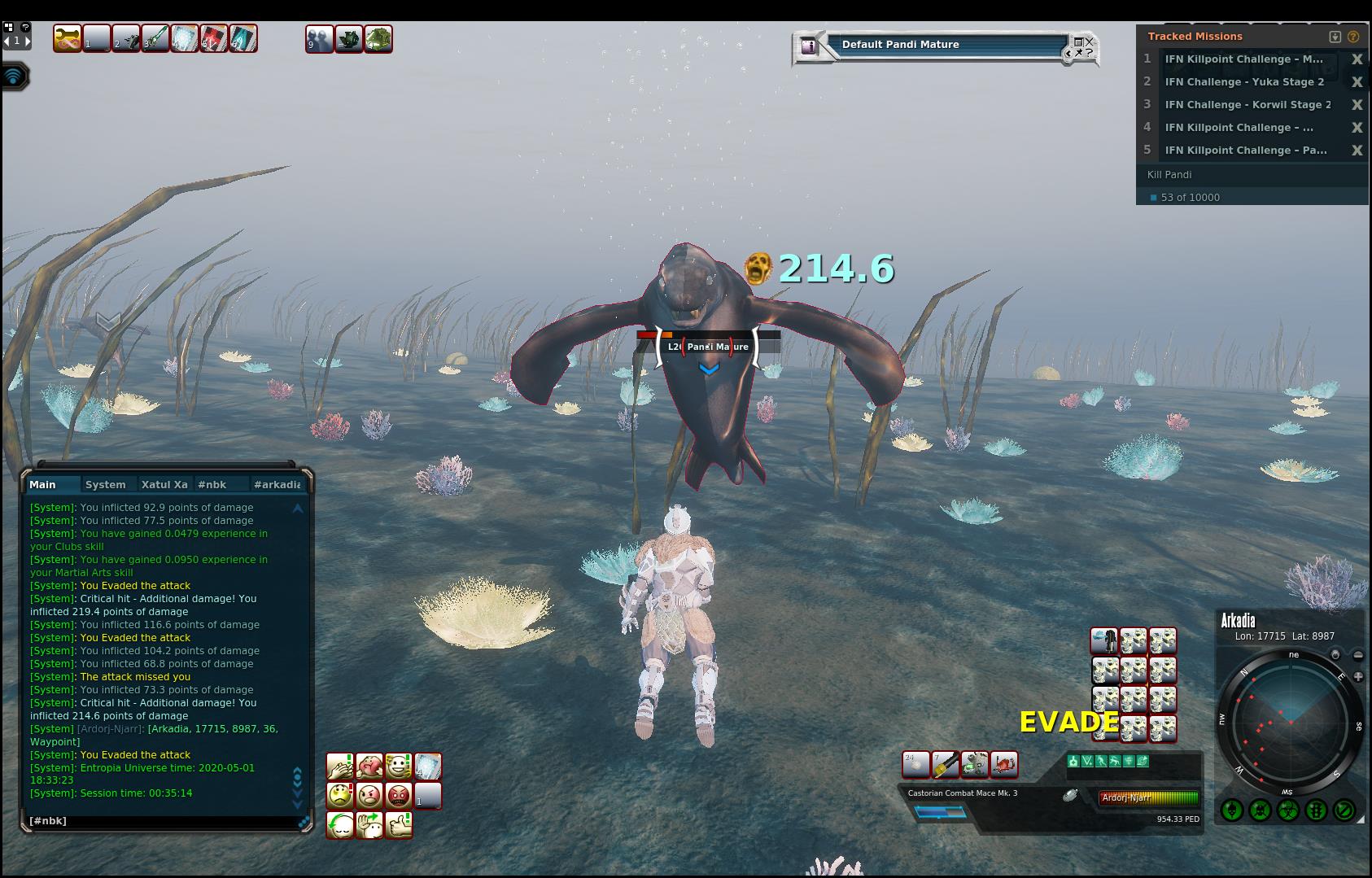Image resolution: width=1372 pixels, height=878 pixels.
Task: Open the #nbk chat channel tab
Action: [x=212, y=484]
